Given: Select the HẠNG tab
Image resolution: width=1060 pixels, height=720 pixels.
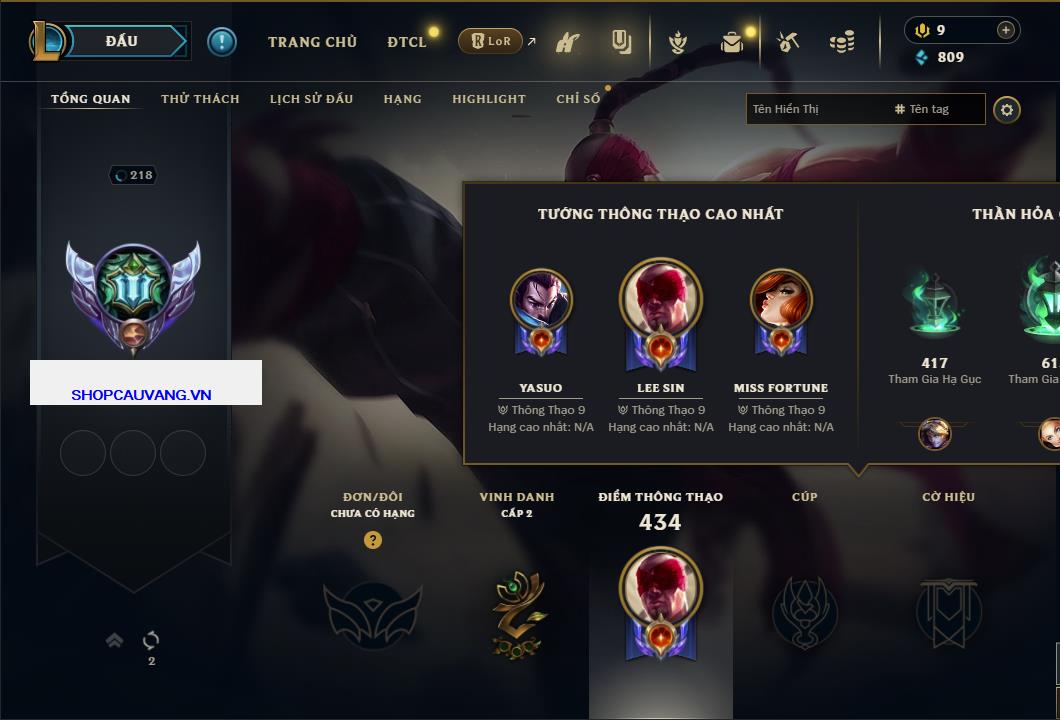Looking at the screenshot, I should click(x=402, y=99).
